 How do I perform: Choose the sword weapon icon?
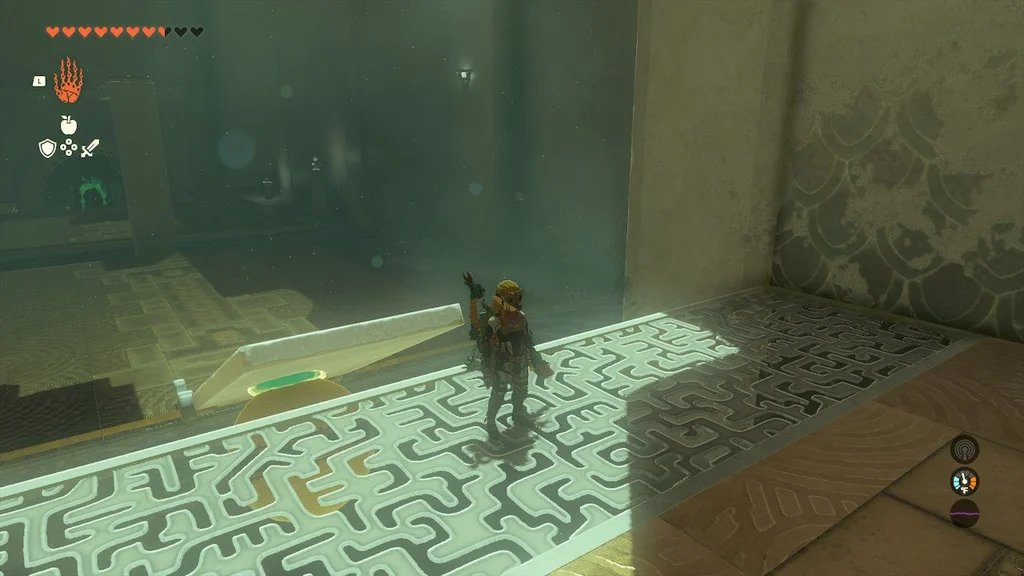[90, 148]
